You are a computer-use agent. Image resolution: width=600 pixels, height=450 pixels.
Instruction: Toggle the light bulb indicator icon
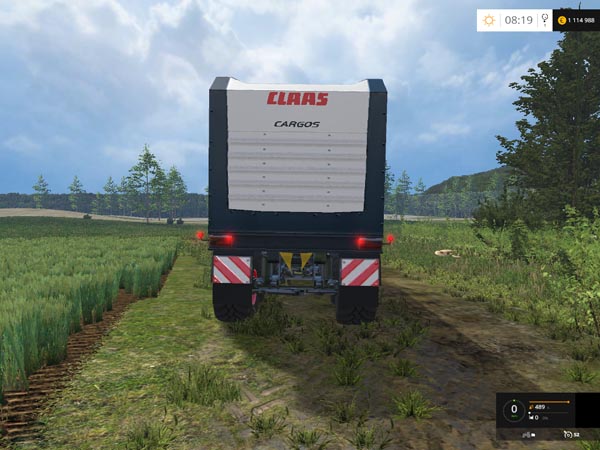tap(543, 20)
